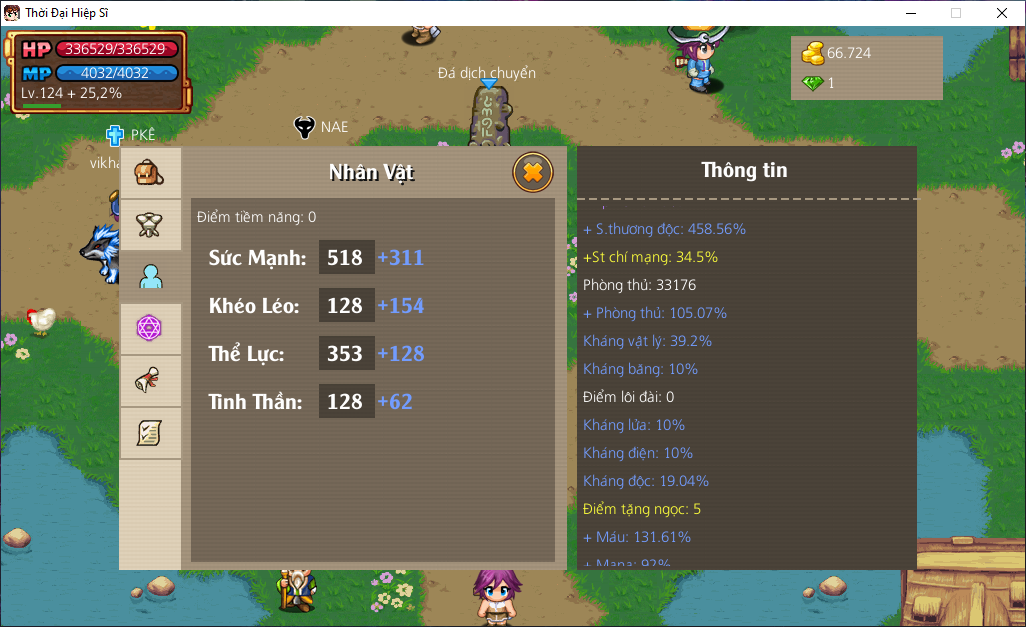
Task: Select the blue character silhouette tab
Action: tap(150, 277)
